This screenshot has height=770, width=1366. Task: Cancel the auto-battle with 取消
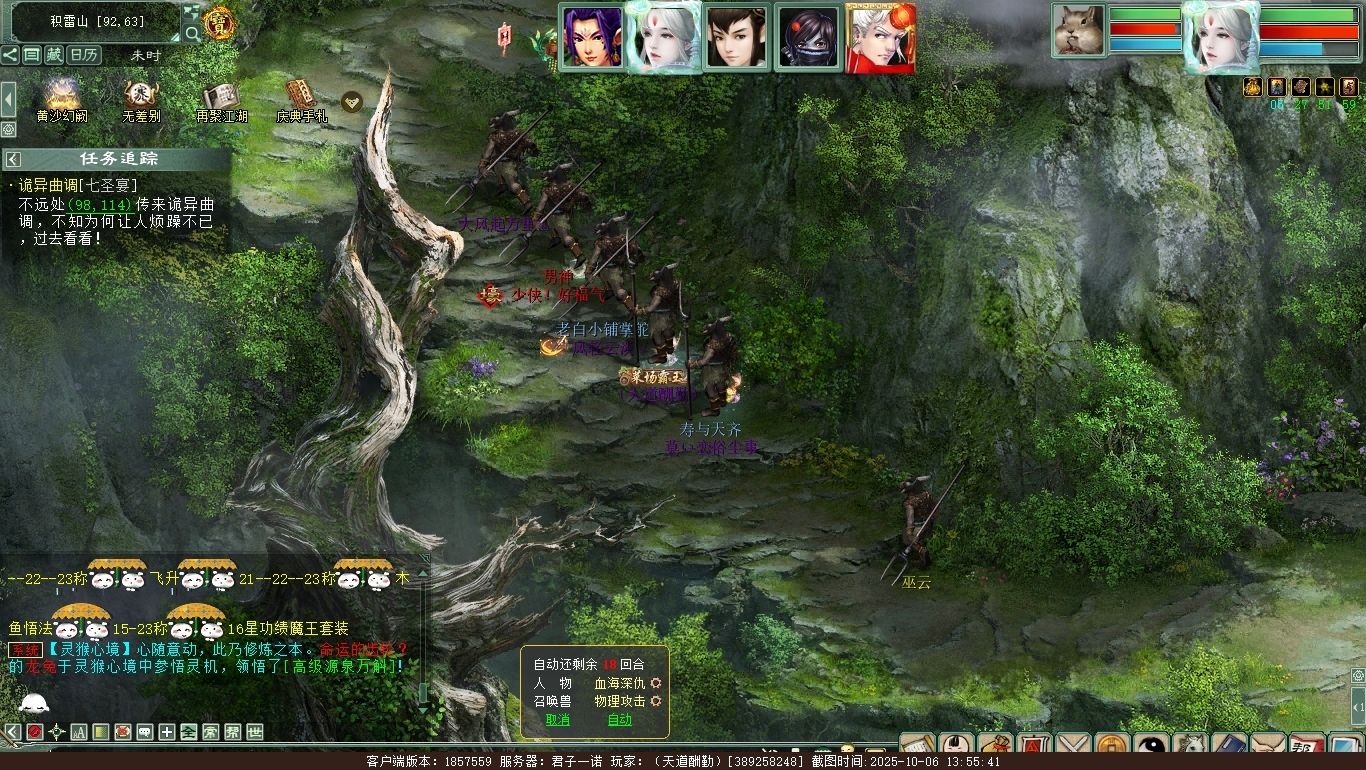[x=557, y=720]
